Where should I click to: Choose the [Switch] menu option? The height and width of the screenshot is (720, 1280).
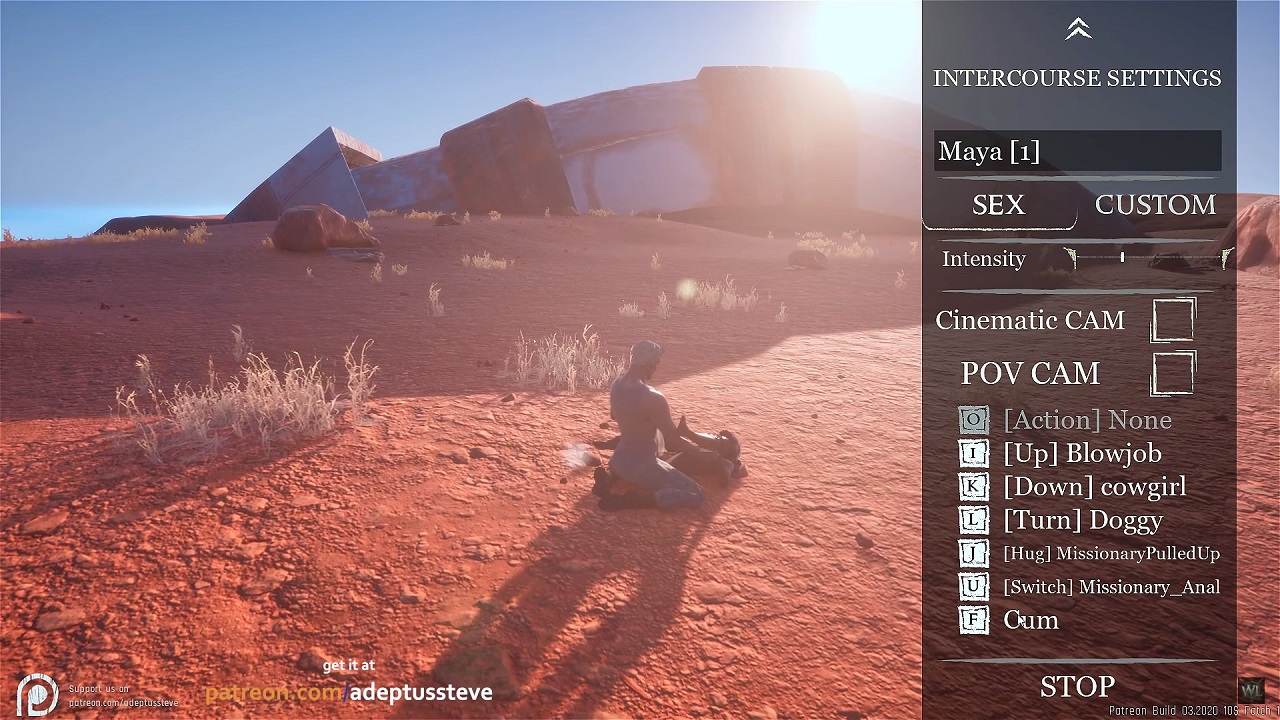click(x=1110, y=587)
